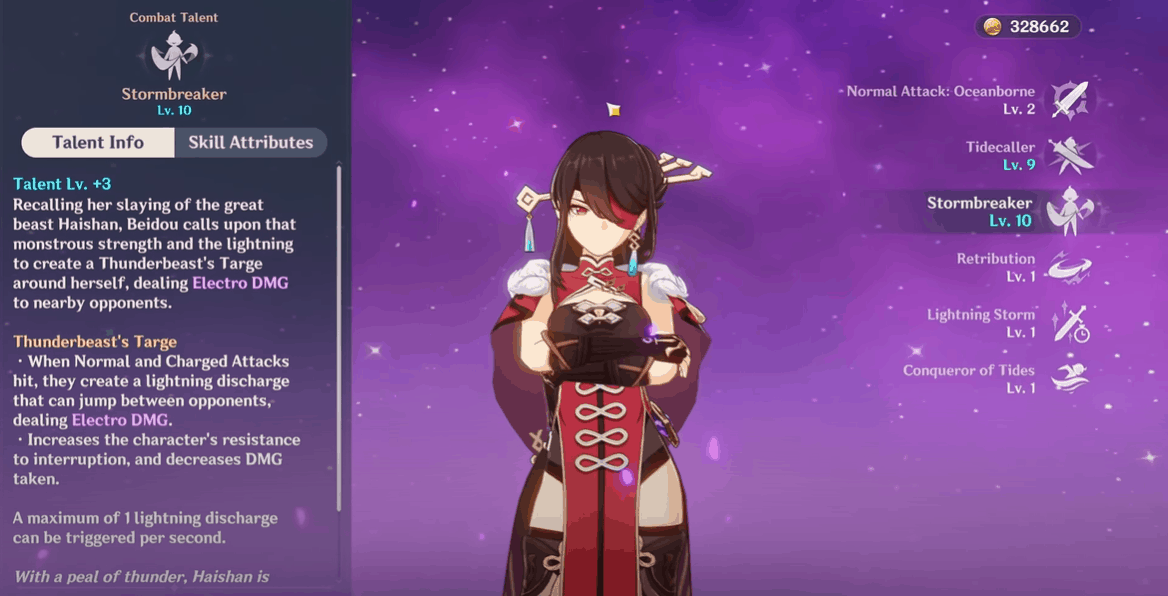Open Normal Attack: Oceanborne talent
Screen dimensions: 1168x596
tap(1069, 100)
